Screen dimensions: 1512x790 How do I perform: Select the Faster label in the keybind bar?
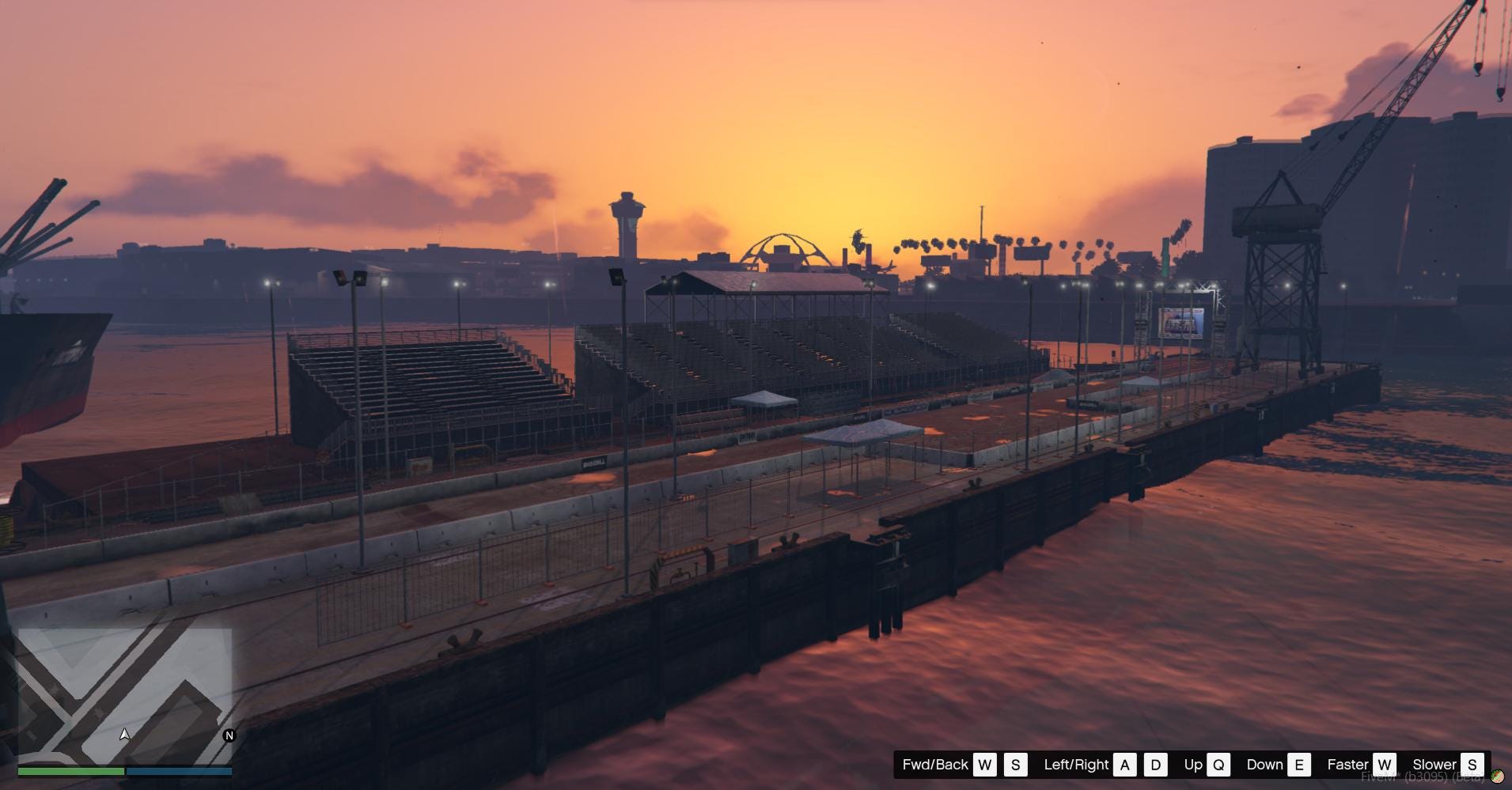click(1349, 765)
